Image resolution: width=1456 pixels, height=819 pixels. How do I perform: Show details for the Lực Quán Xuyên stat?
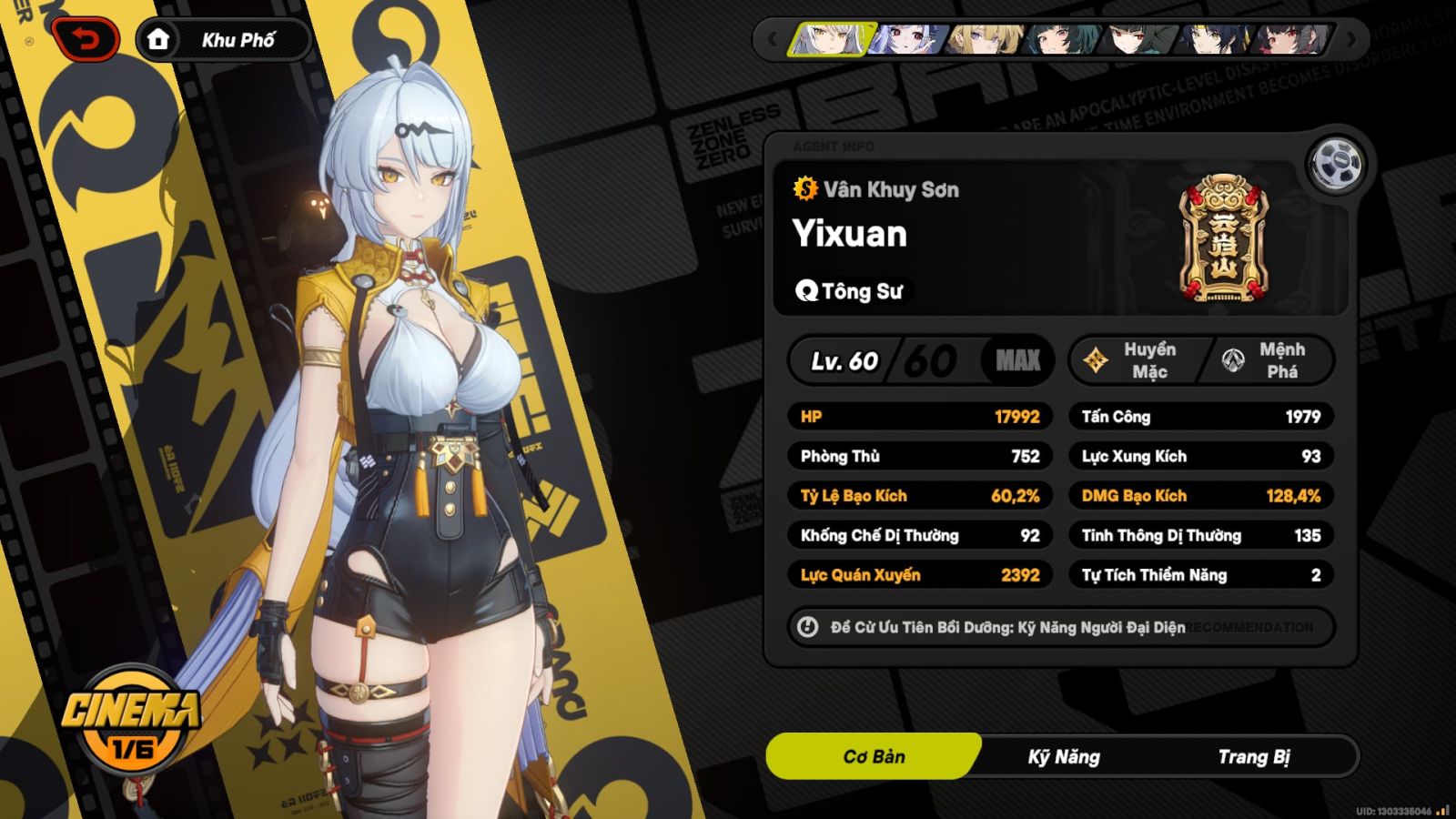click(920, 575)
